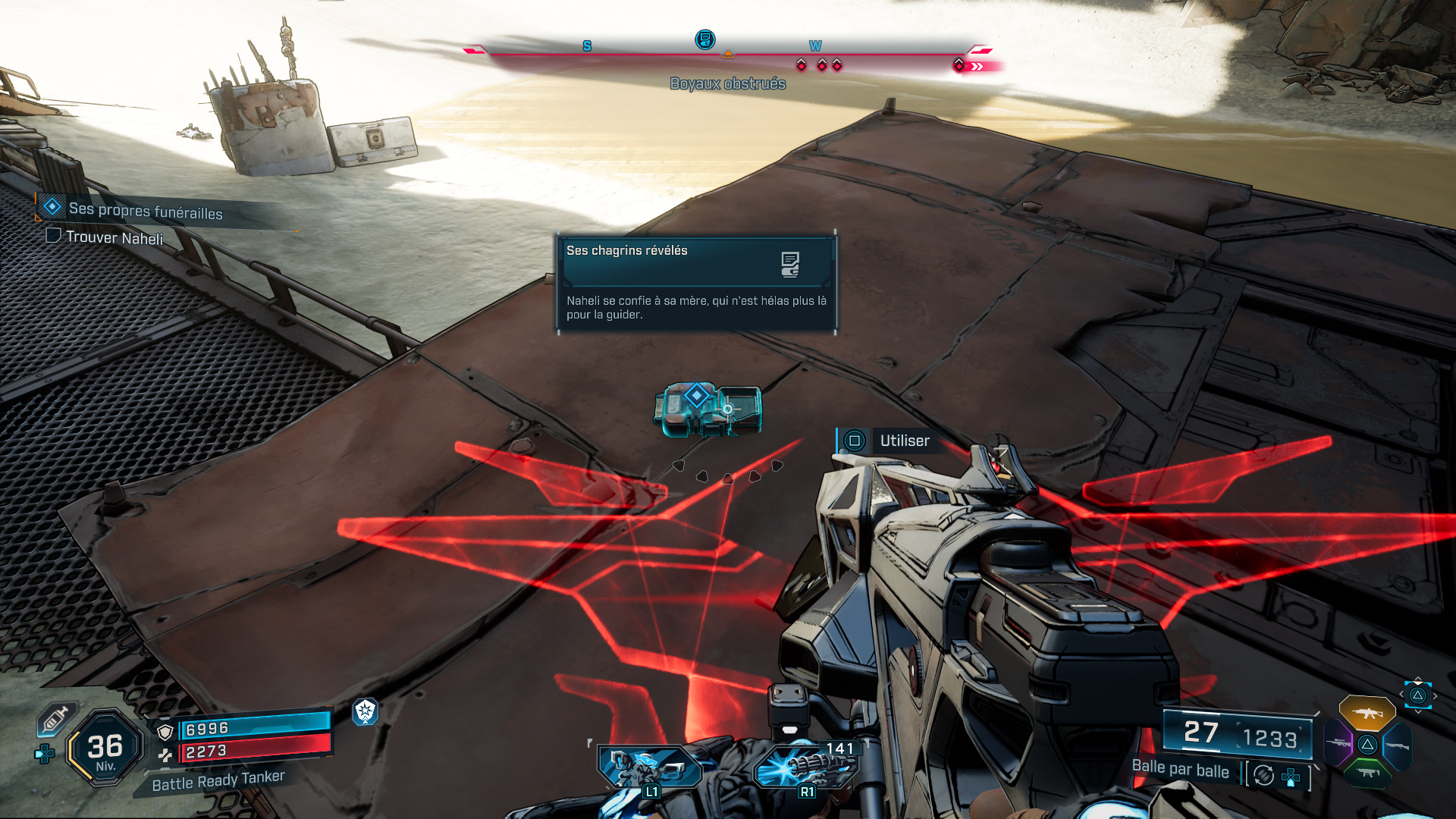Activate the left action skill icon
The height and width of the screenshot is (819, 1456).
pyautogui.click(x=650, y=767)
